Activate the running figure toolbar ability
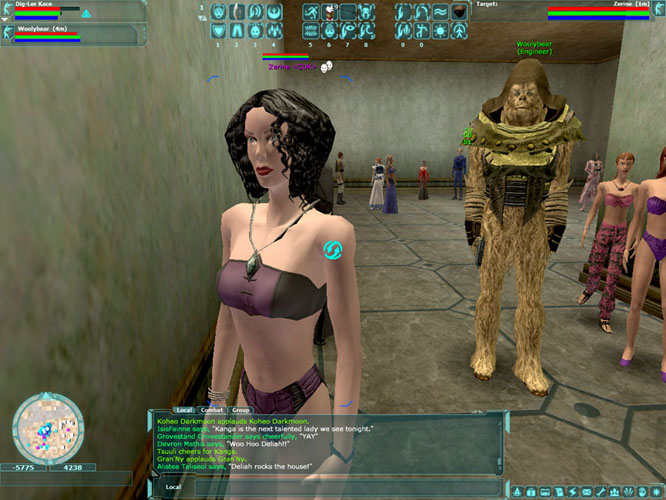666x500 pixels. [x=310, y=13]
